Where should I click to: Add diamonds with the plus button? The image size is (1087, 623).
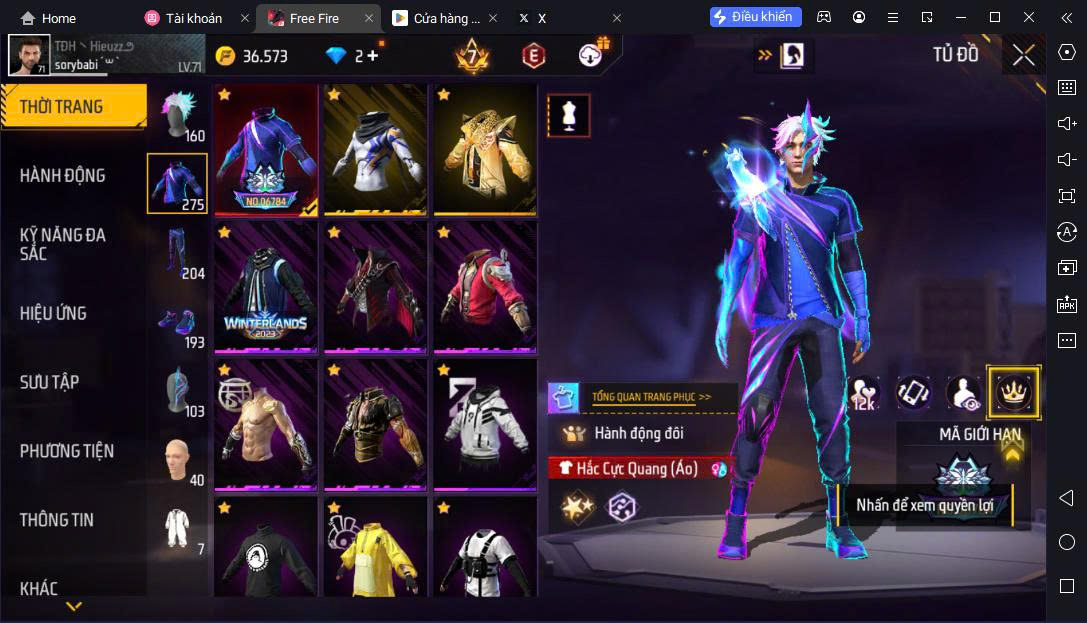coord(373,56)
